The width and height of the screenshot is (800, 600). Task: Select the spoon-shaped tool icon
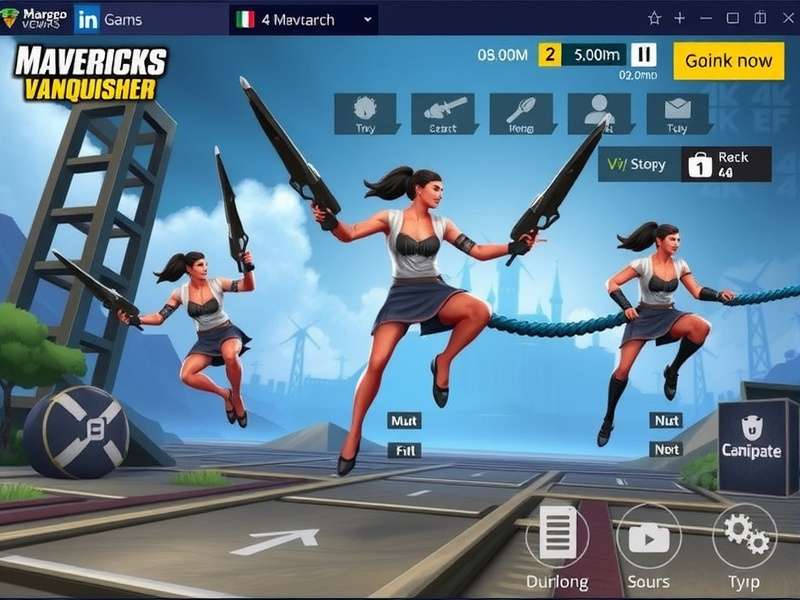coord(521,113)
